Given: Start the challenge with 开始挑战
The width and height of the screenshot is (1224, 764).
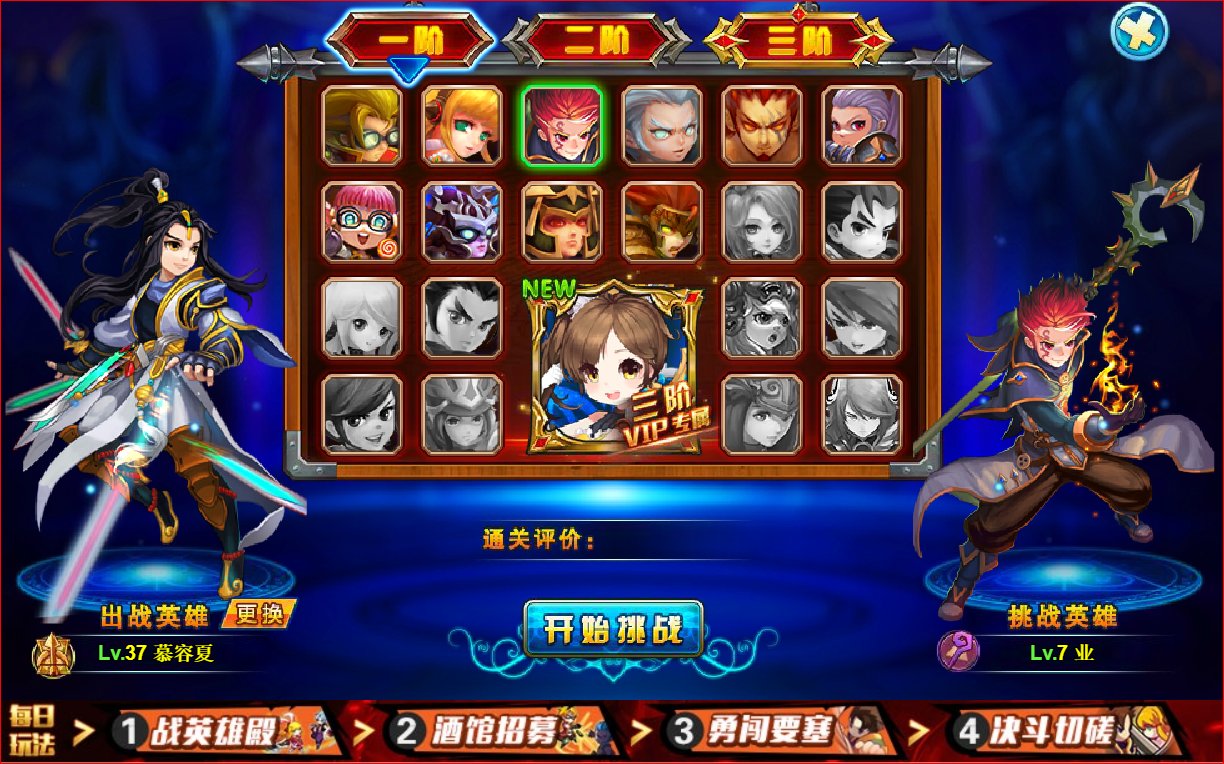Looking at the screenshot, I should (x=613, y=629).
